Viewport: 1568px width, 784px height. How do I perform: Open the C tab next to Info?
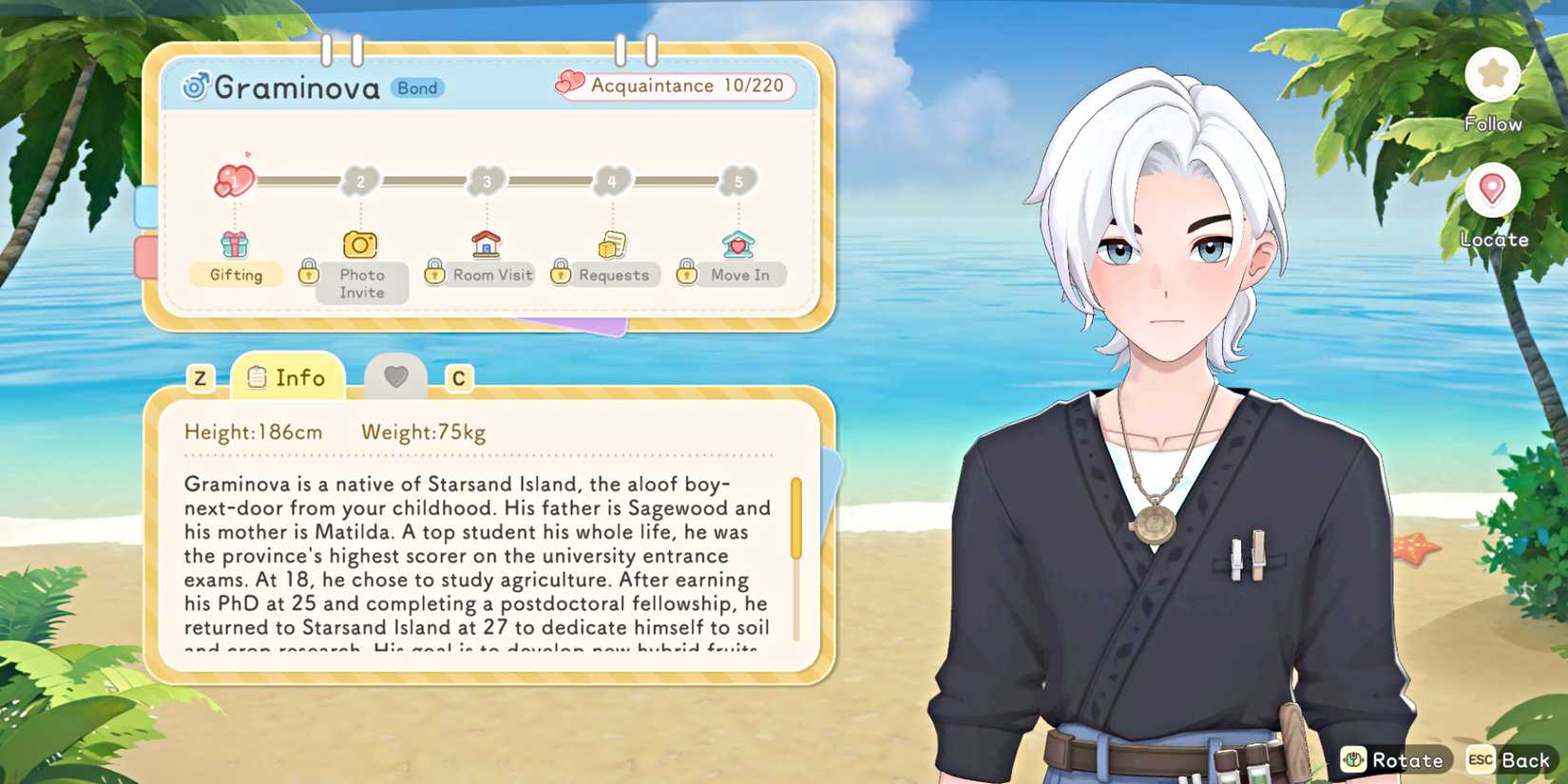(x=459, y=377)
